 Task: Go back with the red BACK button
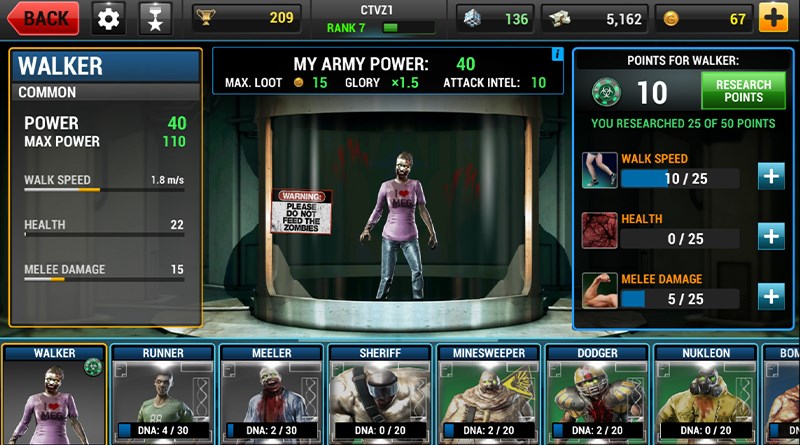pos(43,18)
